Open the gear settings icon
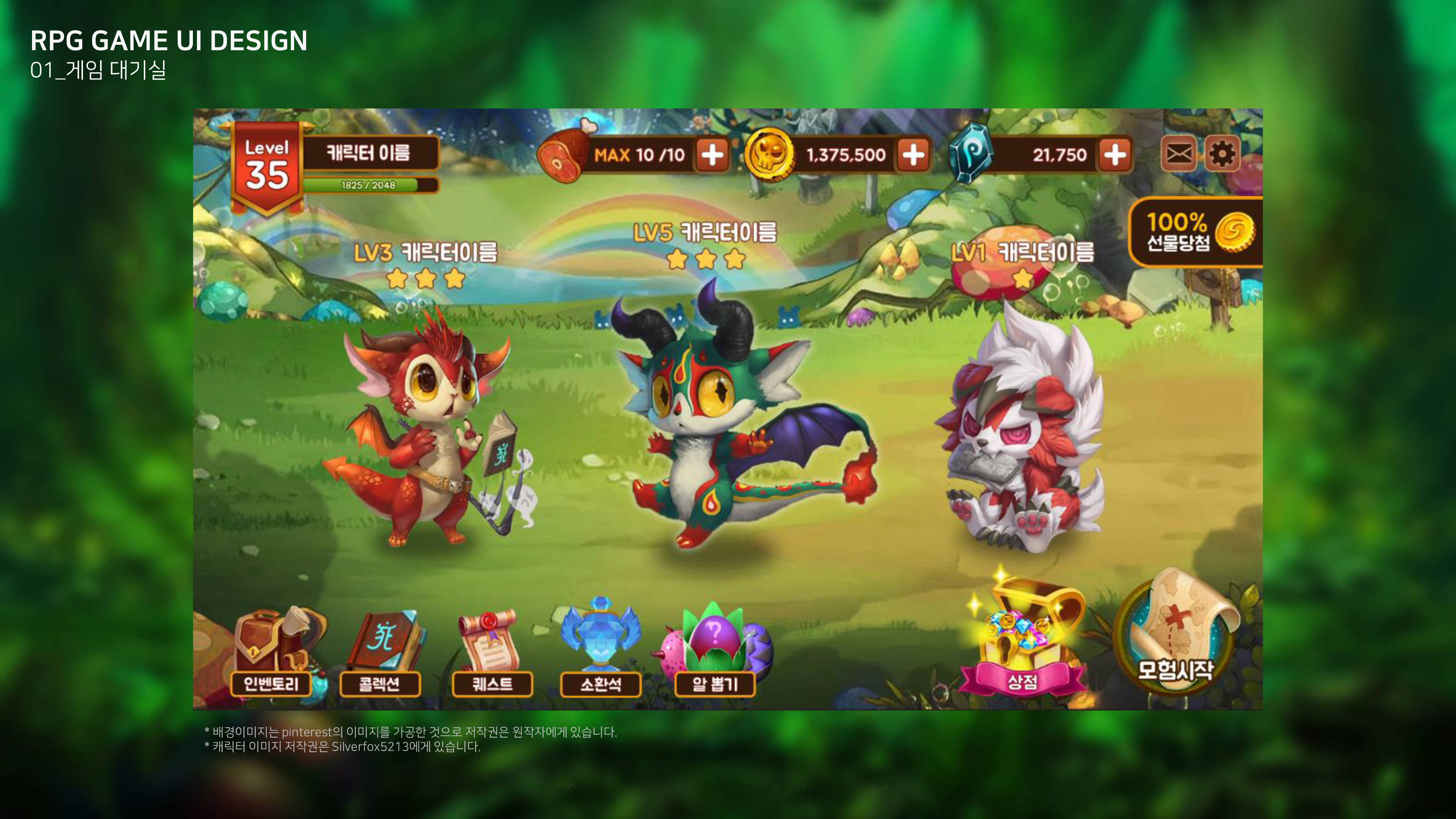The height and width of the screenshot is (819, 1456). [x=1222, y=154]
